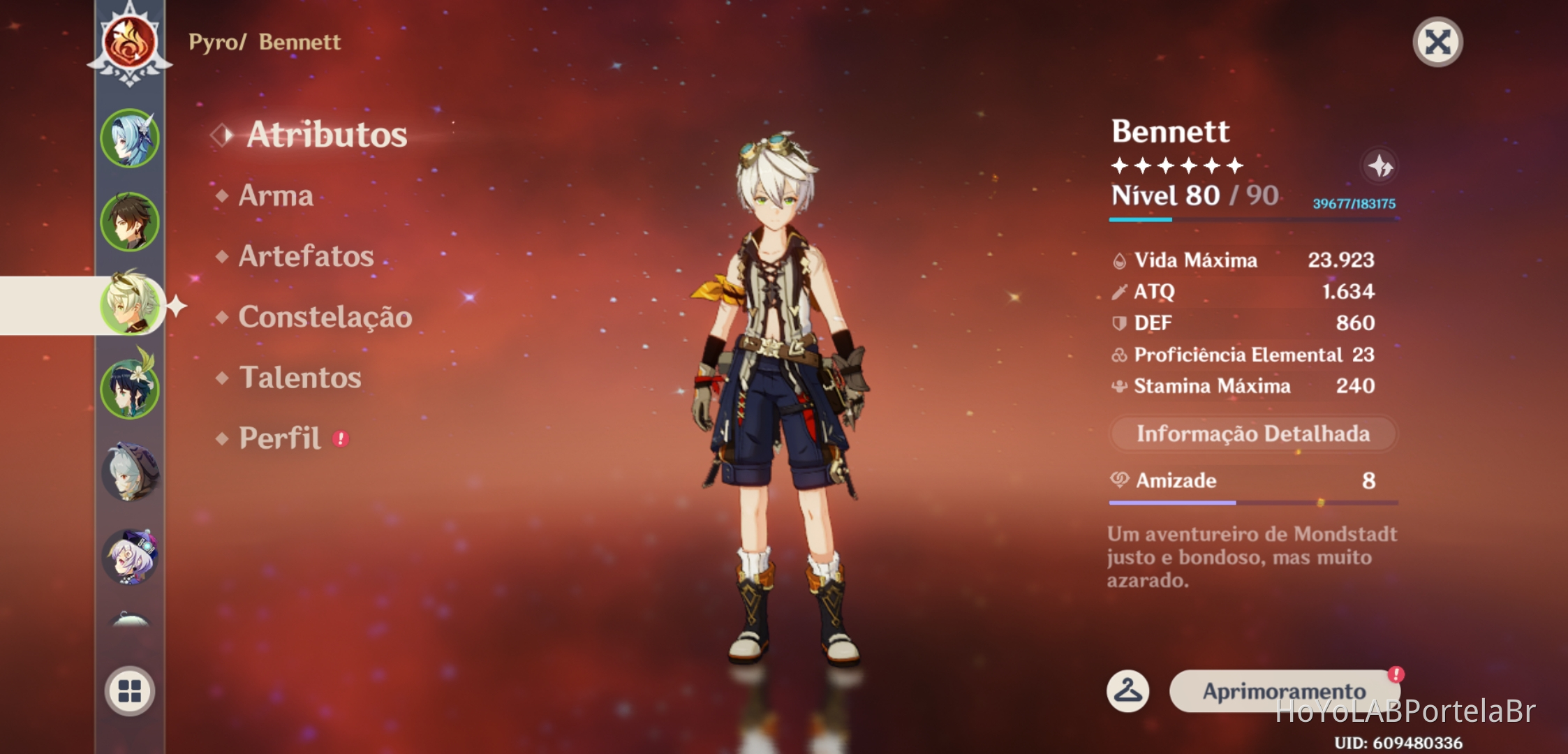1568x754 pixels.
Task: Select the currently highlighted Bennett portrait
Action: pos(130,304)
